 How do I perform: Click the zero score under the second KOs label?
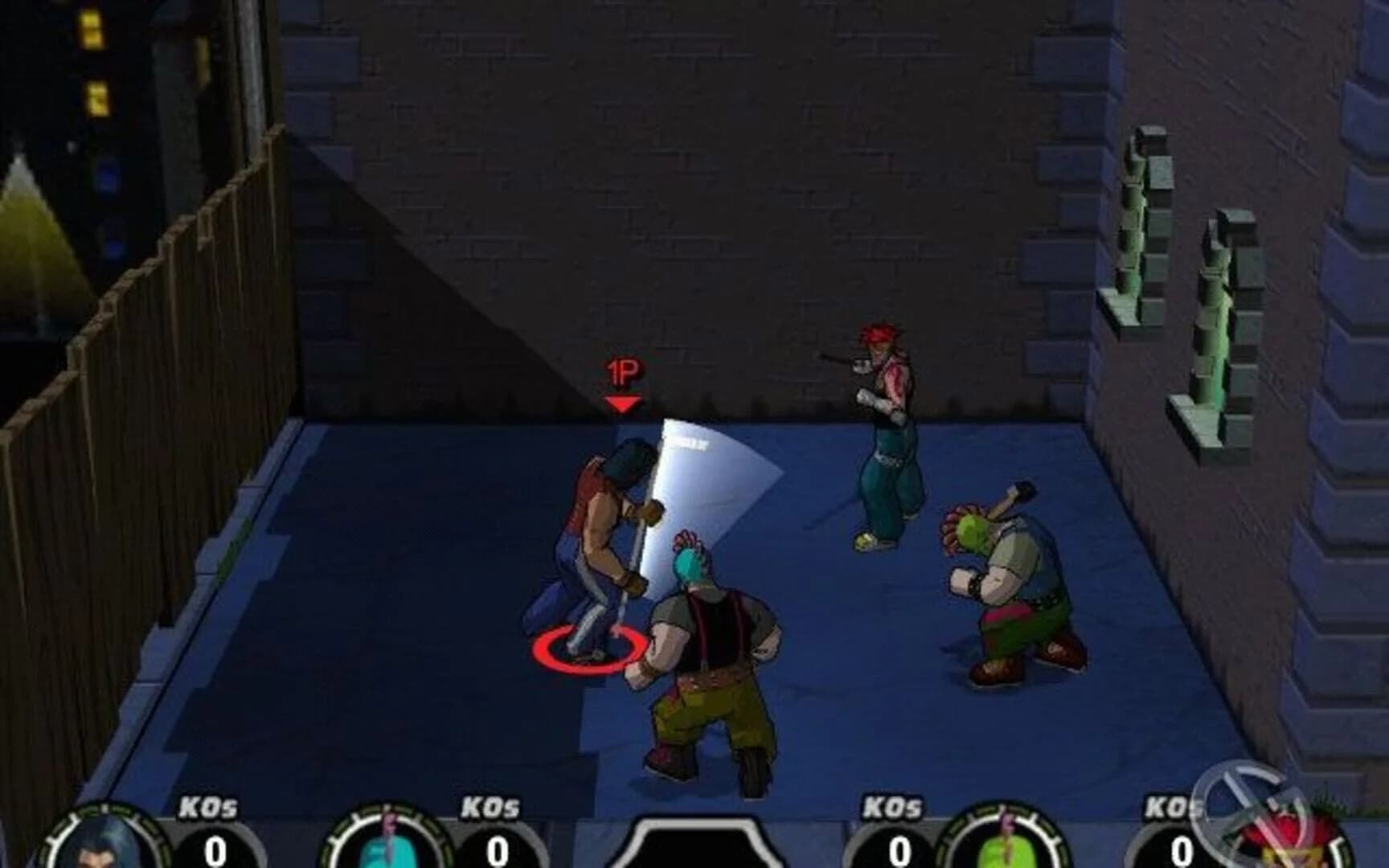pyautogui.click(x=497, y=850)
